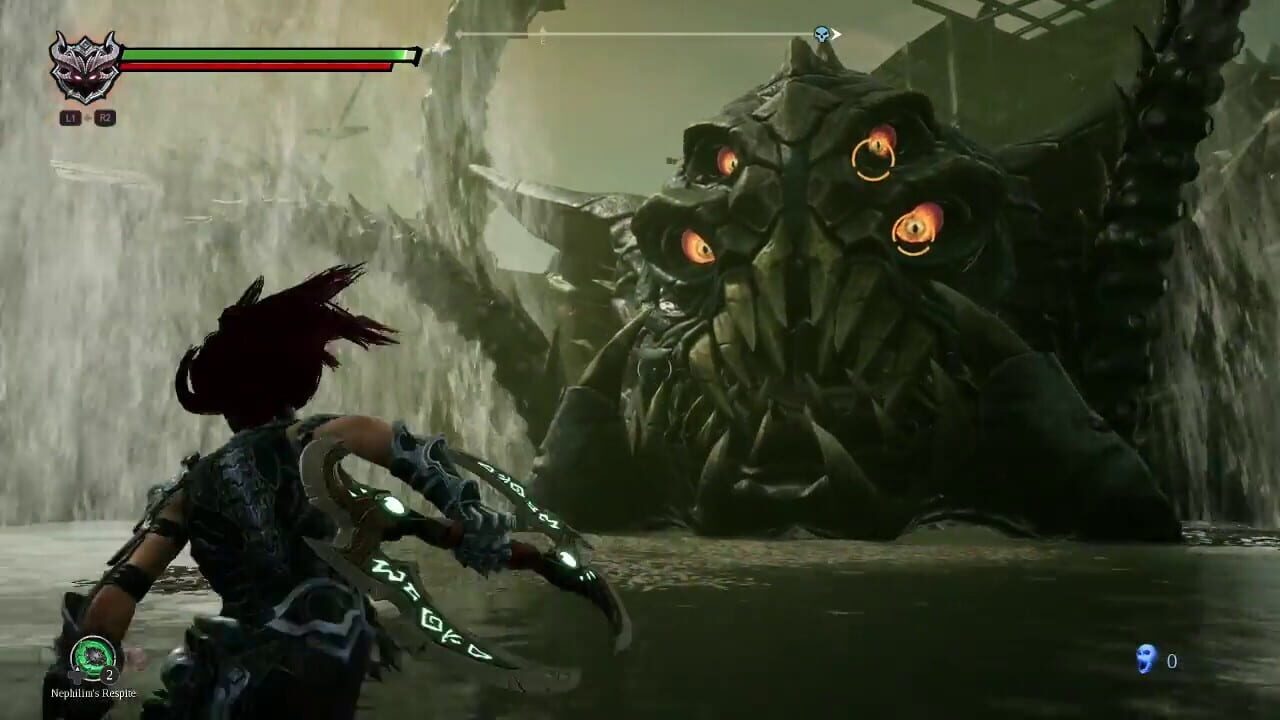Select the R2 button prompt icon
Image resolution: width=1280 pixels, height=720 pixels.
click(x=104, y=116)
